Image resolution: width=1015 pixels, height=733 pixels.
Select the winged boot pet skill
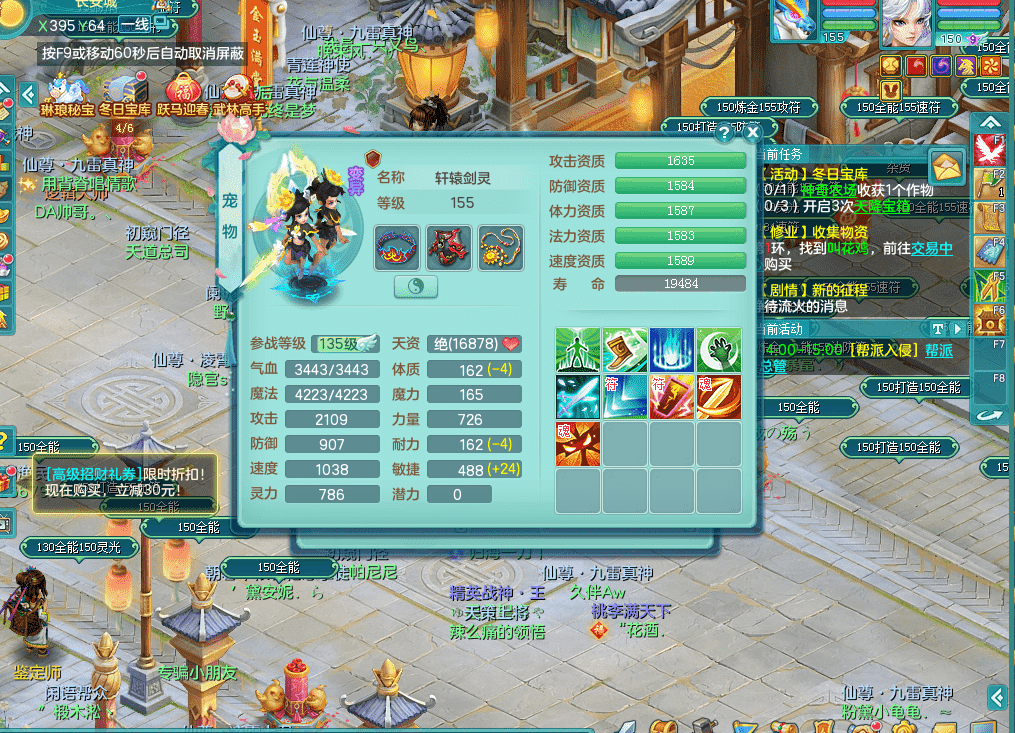click(625, 350)
